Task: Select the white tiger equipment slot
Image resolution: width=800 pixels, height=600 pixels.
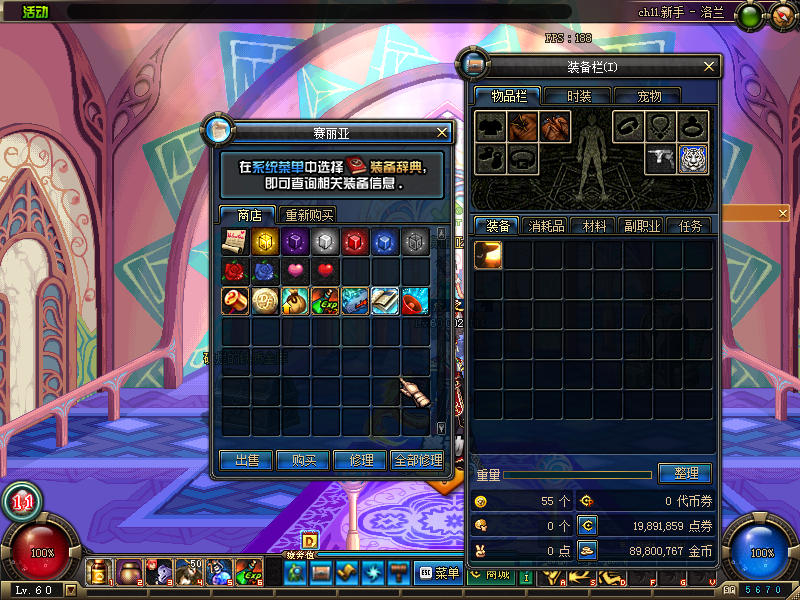Action: 693,159
